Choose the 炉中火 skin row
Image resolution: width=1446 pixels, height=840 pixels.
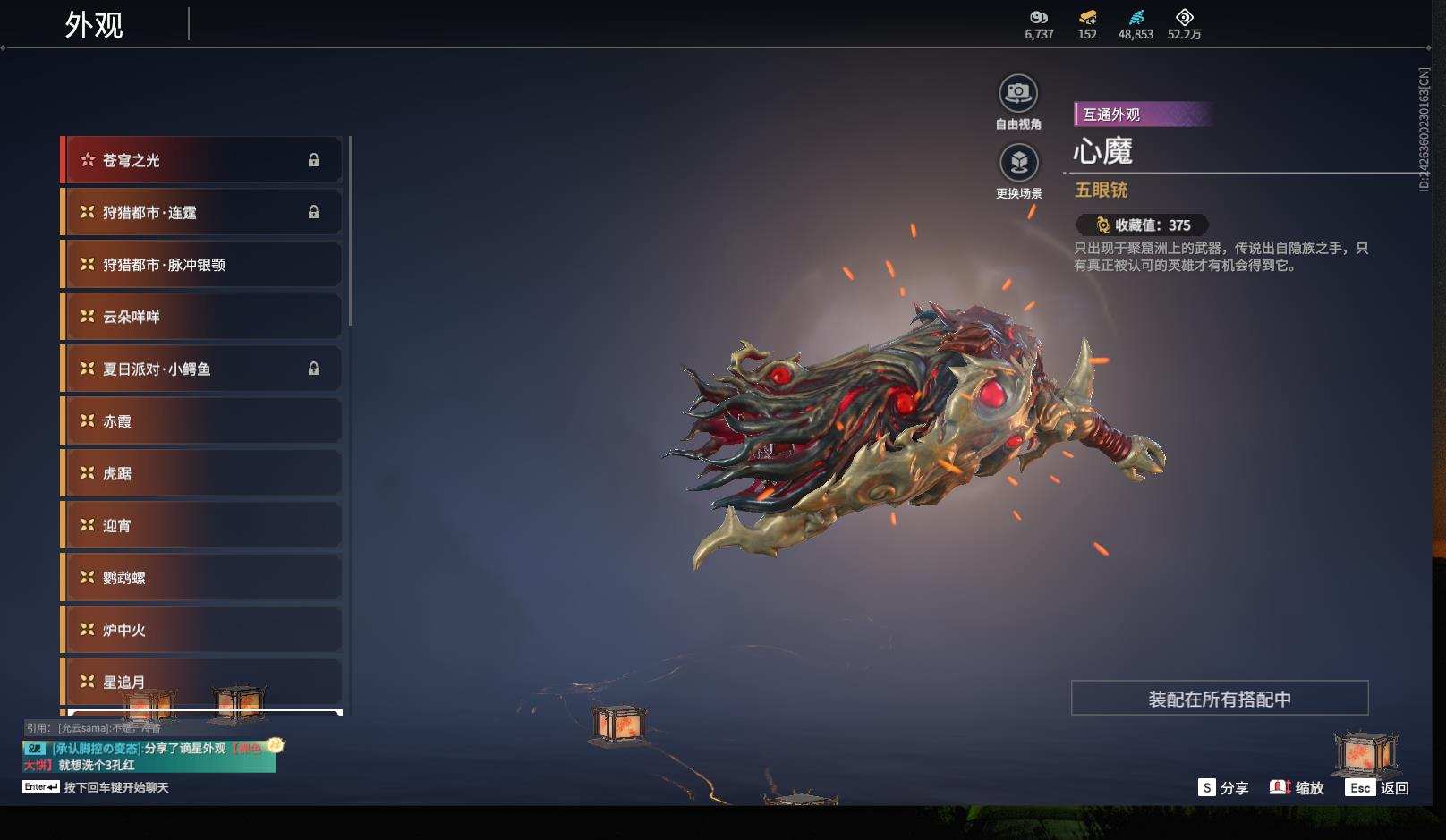click(x=201, y=630)
